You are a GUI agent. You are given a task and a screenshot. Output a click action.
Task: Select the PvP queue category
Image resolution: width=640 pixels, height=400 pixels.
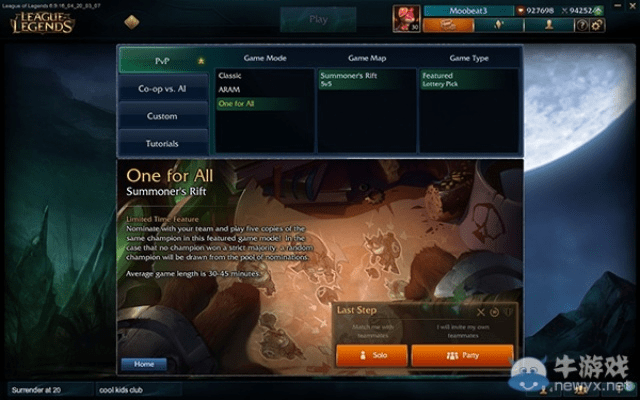pyautogui.click(x=163, y=60)
